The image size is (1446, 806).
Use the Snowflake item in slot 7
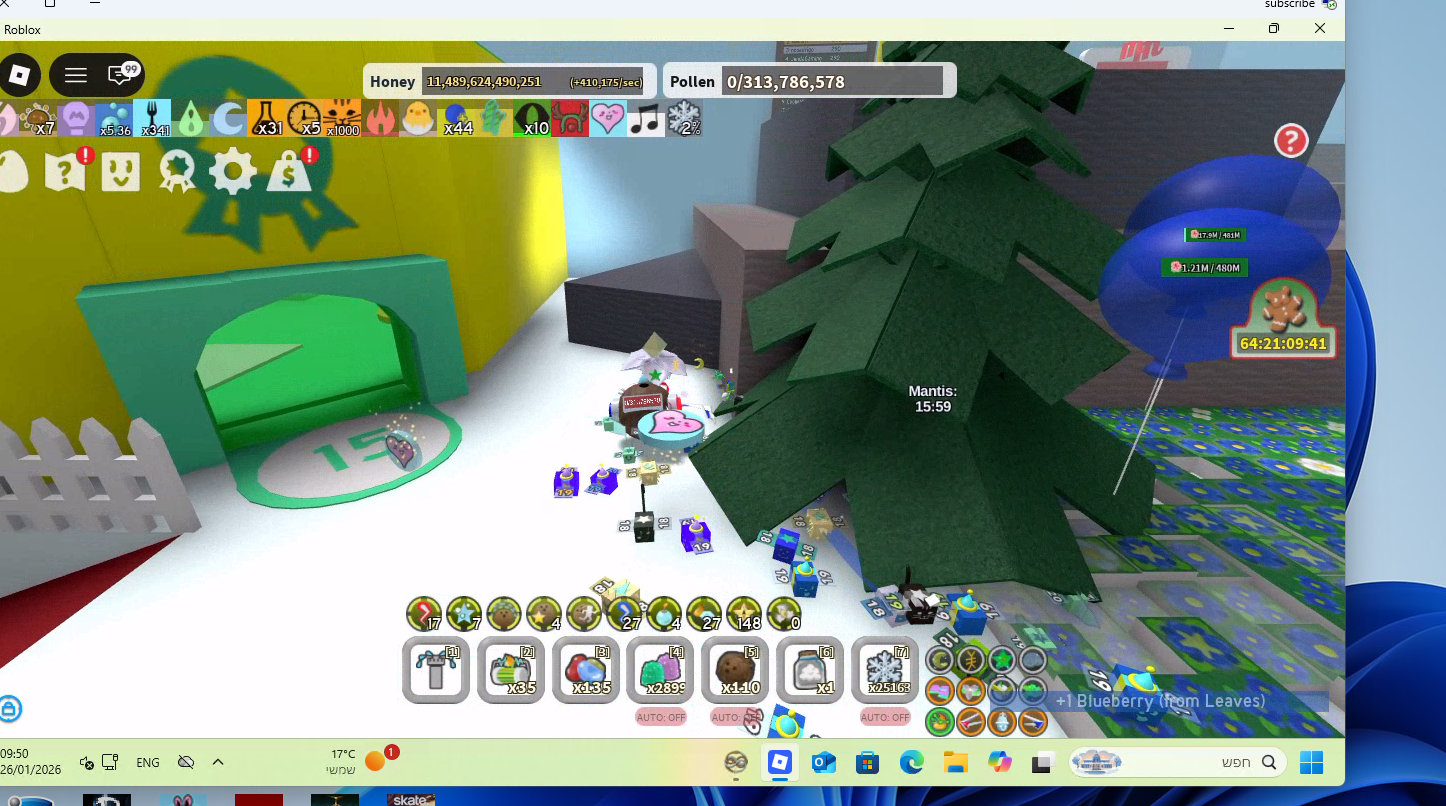885,670
